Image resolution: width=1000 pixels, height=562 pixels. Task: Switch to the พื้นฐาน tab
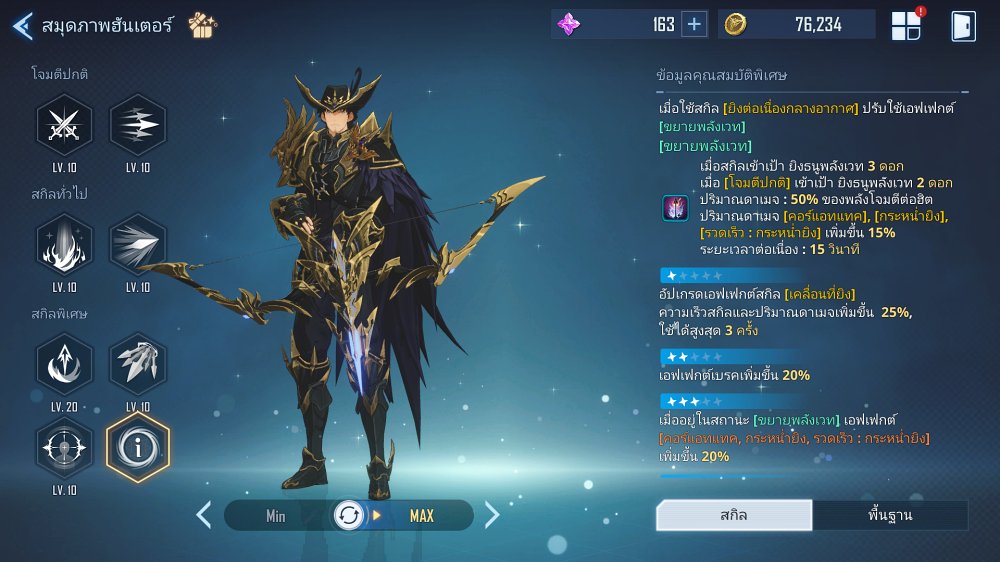tap(890, 516)
